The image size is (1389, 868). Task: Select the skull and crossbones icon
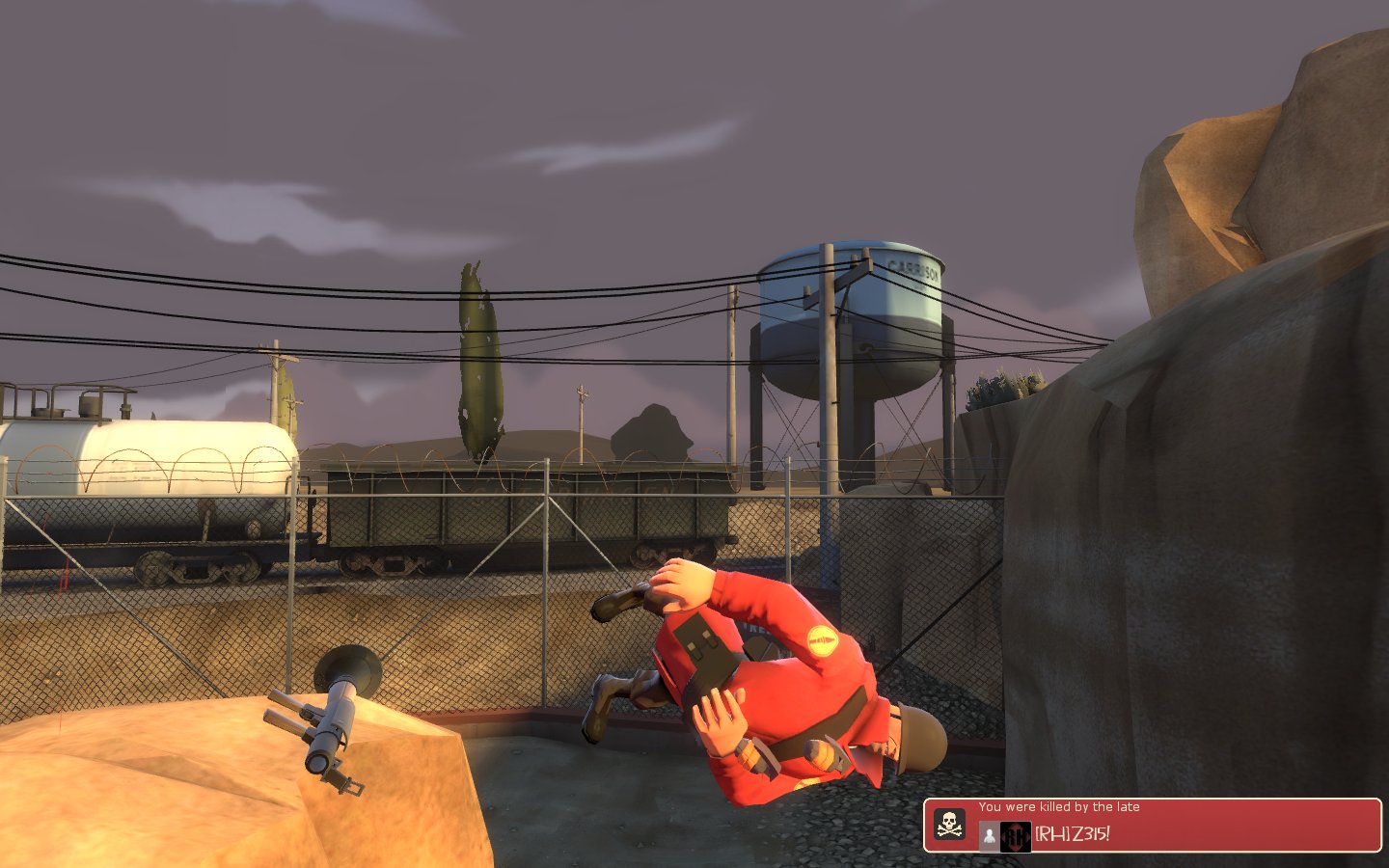click(950, 826)
